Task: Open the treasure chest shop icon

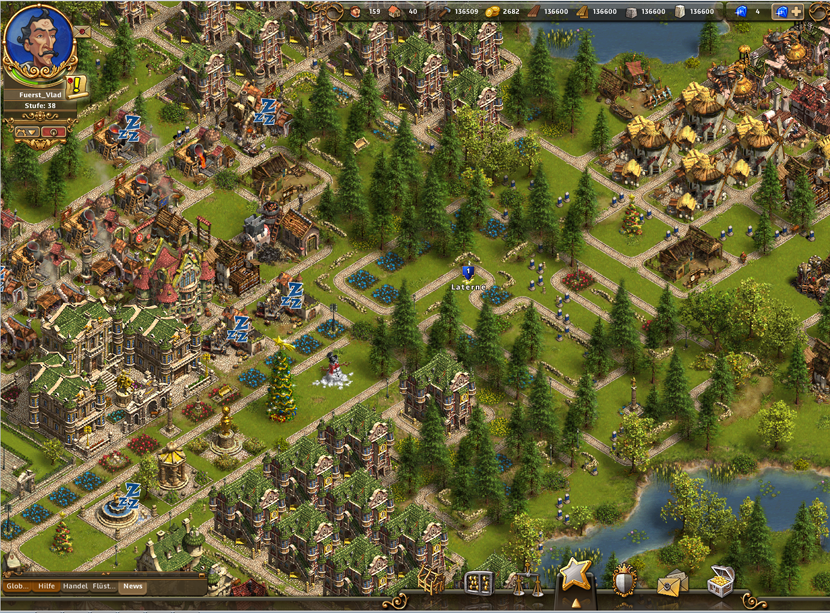Action: (x=719, y=580)
